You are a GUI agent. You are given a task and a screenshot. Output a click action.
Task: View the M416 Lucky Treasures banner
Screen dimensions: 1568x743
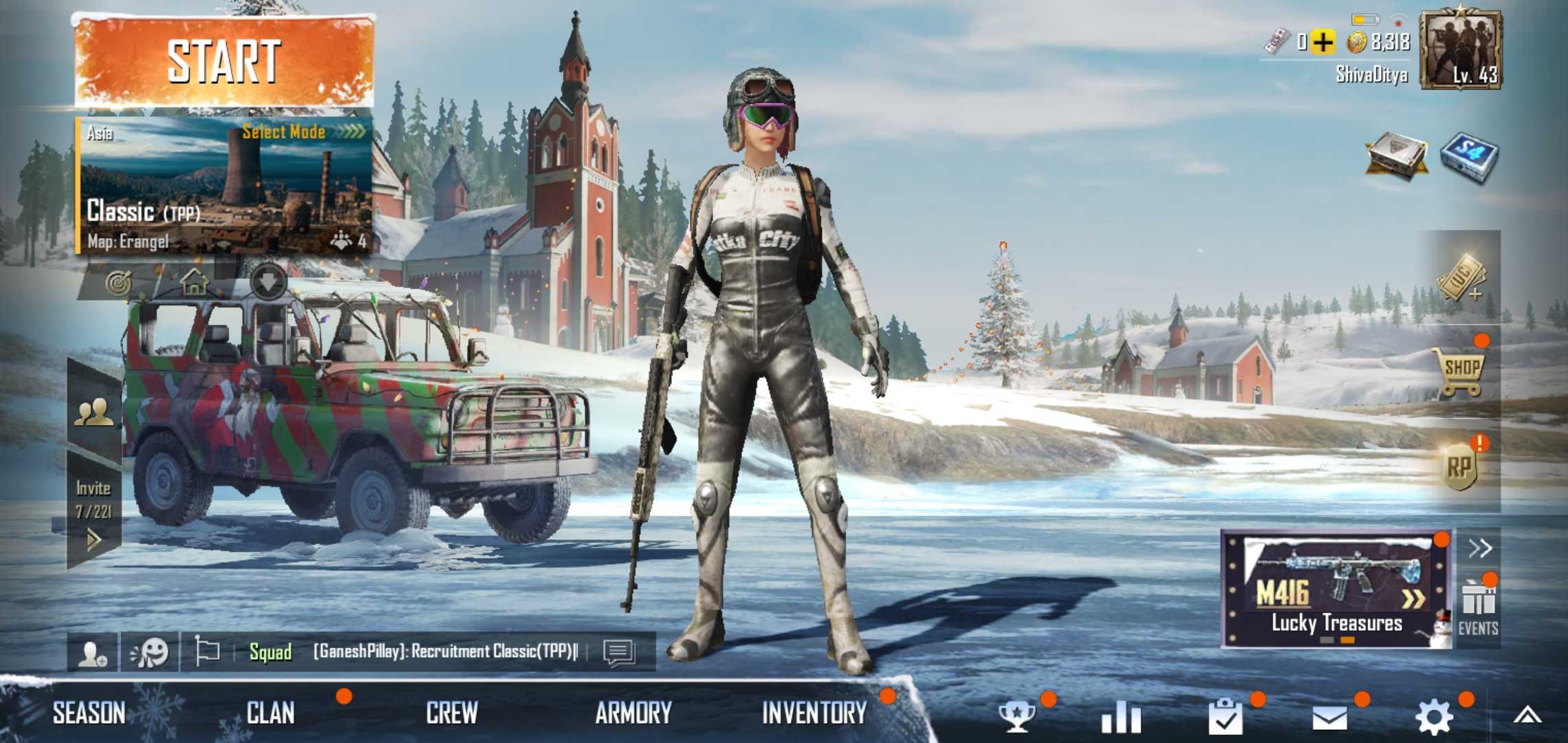coord(1336,589)
